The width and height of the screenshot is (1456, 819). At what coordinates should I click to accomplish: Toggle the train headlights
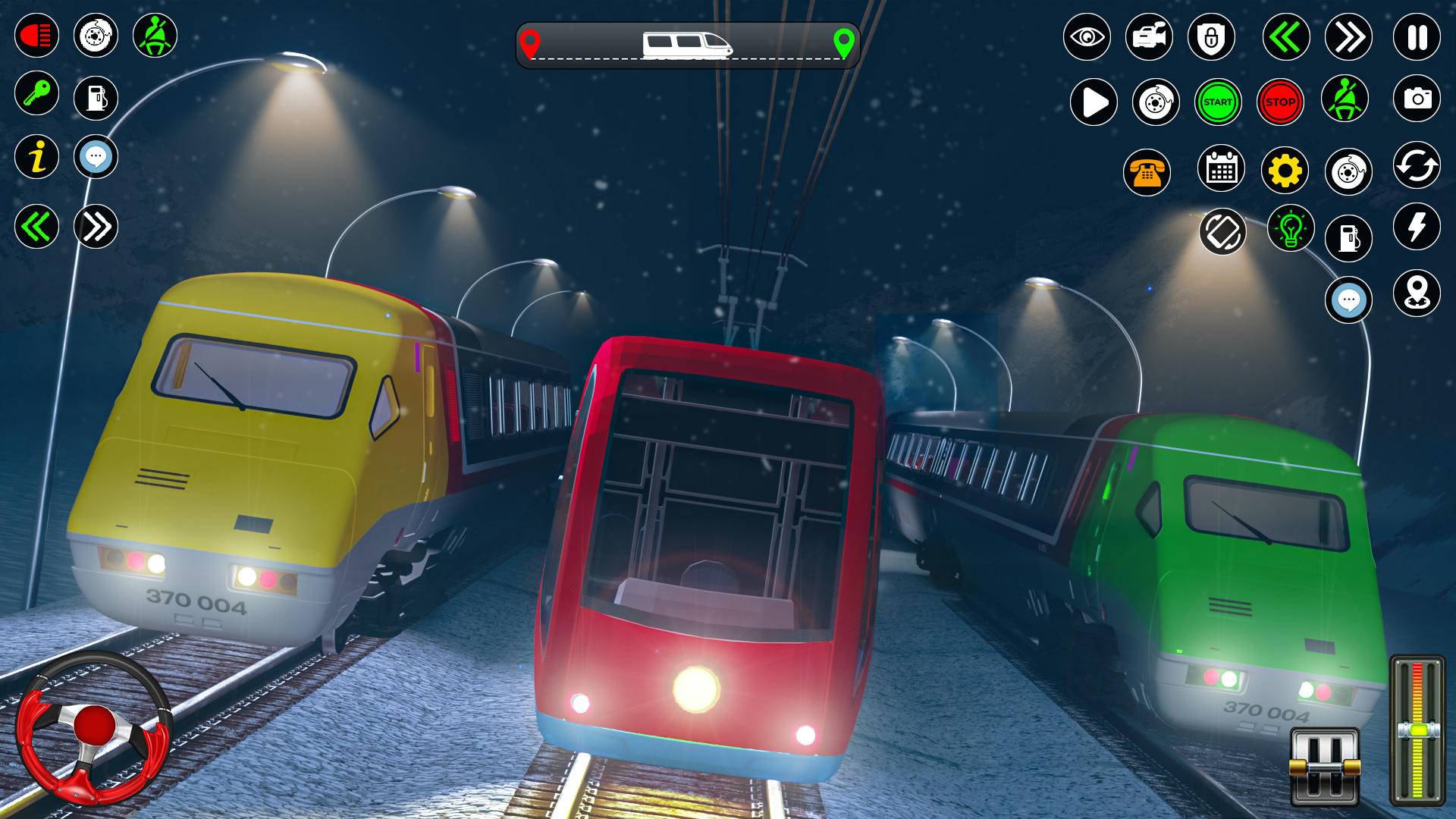tap(36, 35)
